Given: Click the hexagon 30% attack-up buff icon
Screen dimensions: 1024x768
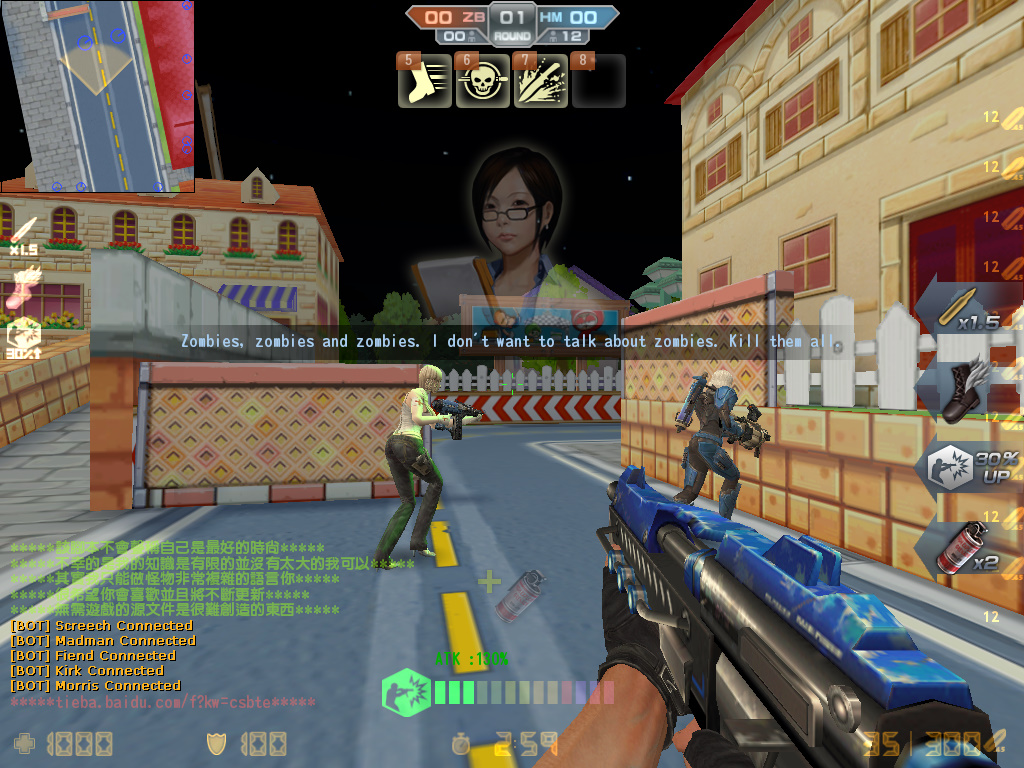Looking at the screenshot, I should [x=24, y=339].
